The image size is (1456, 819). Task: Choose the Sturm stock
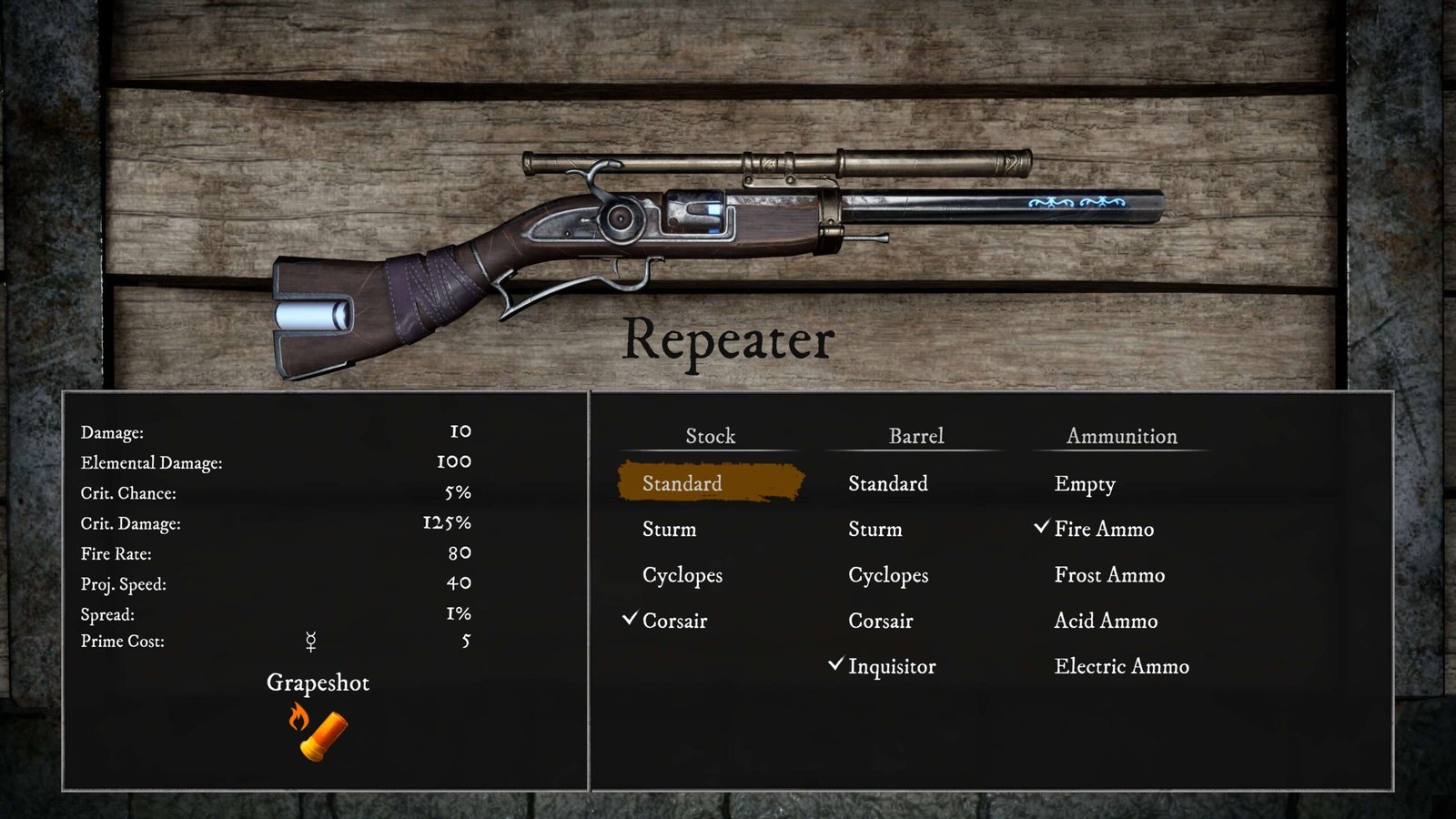[x=670, y=529]
